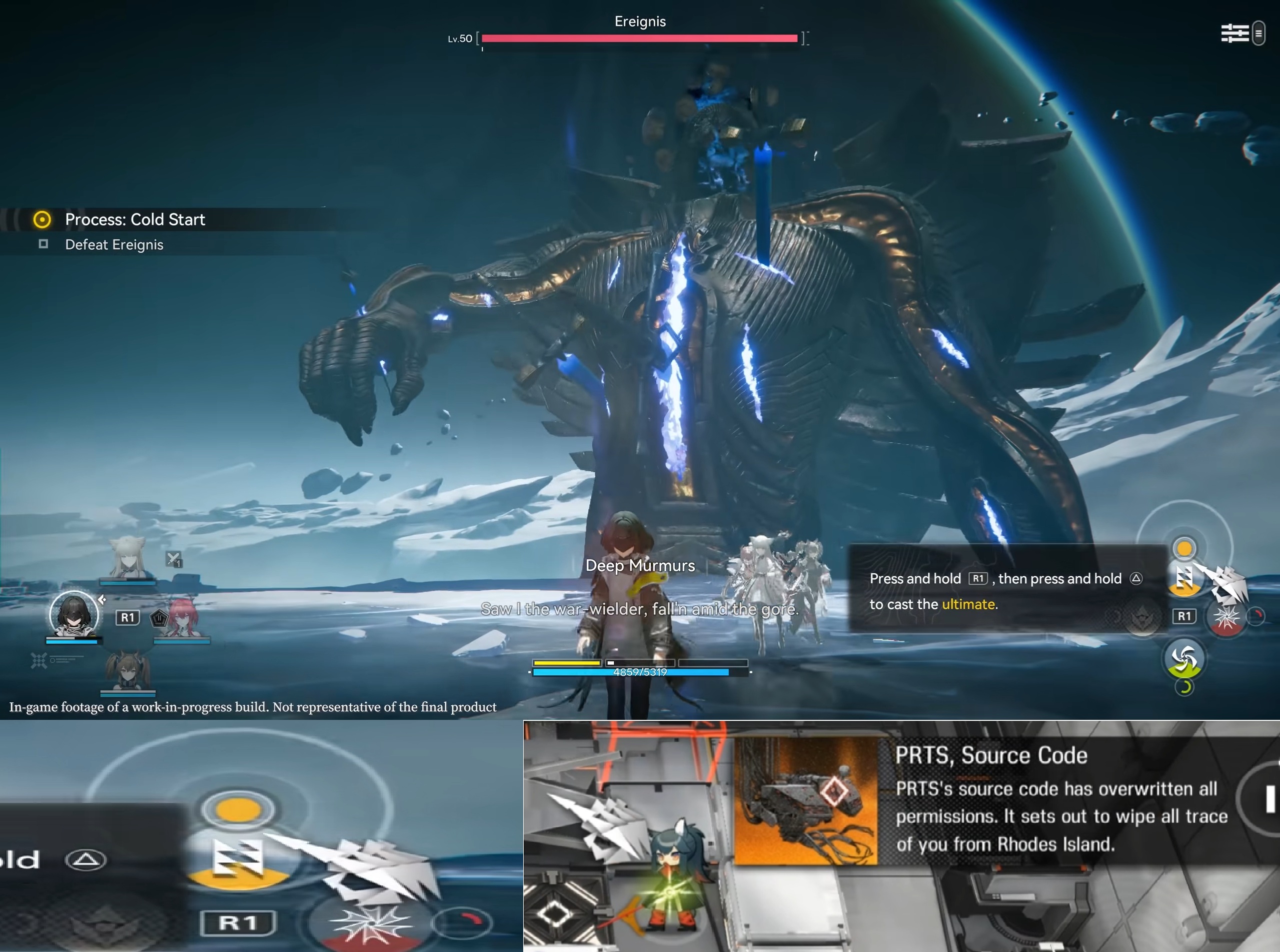Use the striped skill with yellow charge in the gameplay HUD
The width and height of the screenshot is (1280, 952).
pyautogui.click(x=1184, y=578)
